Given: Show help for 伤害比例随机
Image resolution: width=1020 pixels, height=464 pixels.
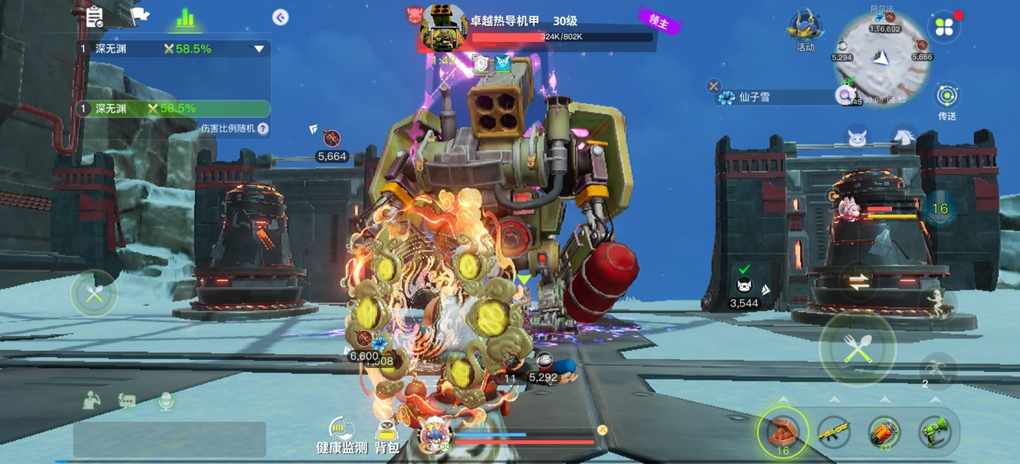Looking at the screenshot, I should coord(263,129).
